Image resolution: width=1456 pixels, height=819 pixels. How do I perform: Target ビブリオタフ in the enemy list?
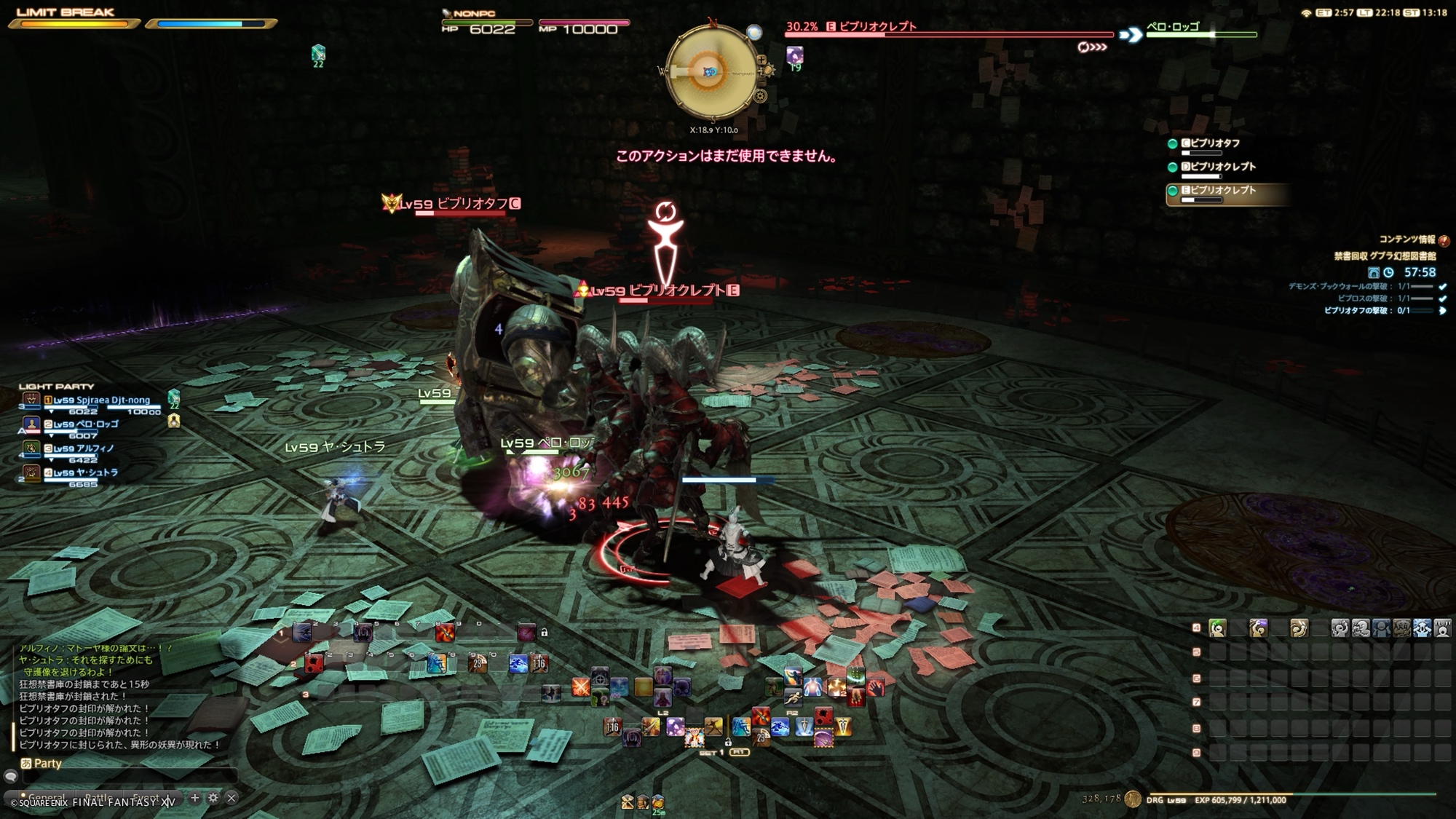1214,144
